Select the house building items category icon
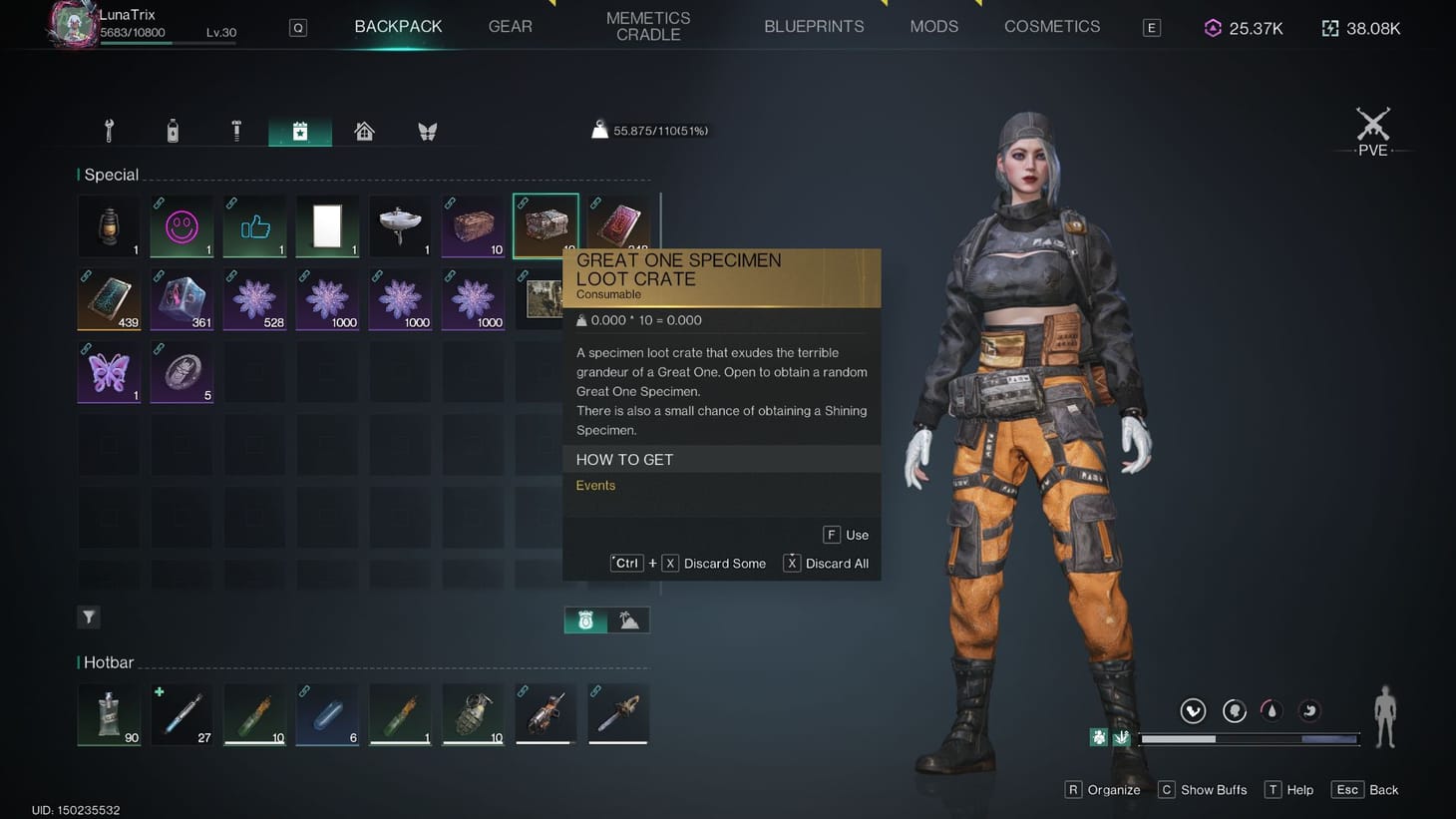The image size is (1456, 819). [x=364, y=130]
